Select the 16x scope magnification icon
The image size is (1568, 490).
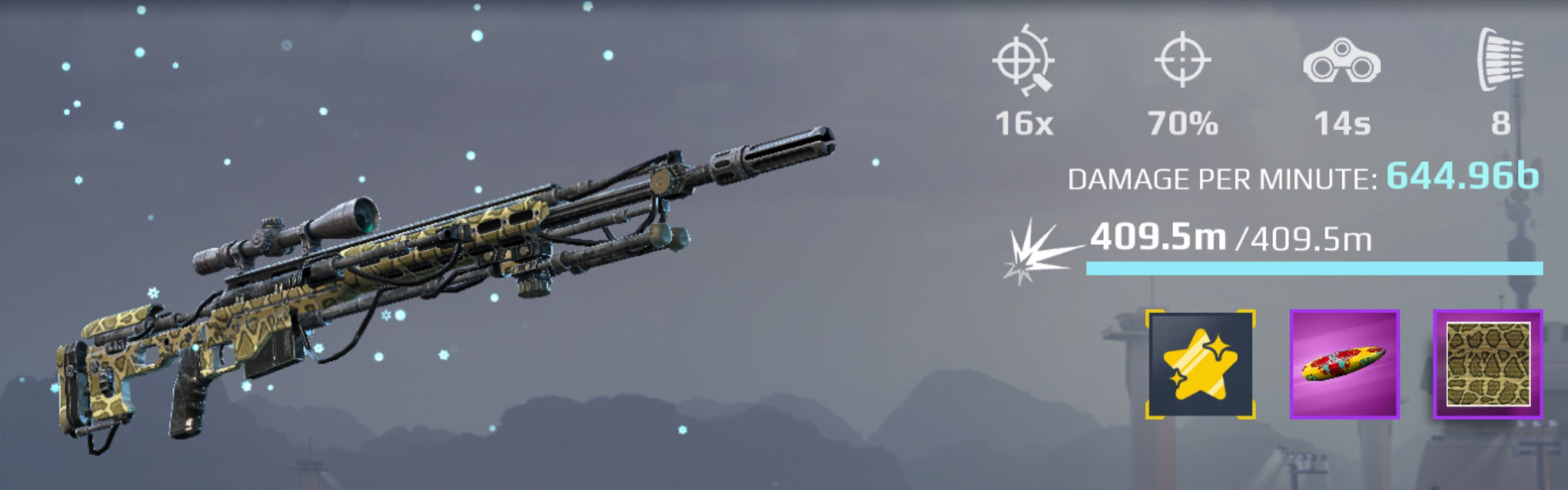pos(1025,61)
